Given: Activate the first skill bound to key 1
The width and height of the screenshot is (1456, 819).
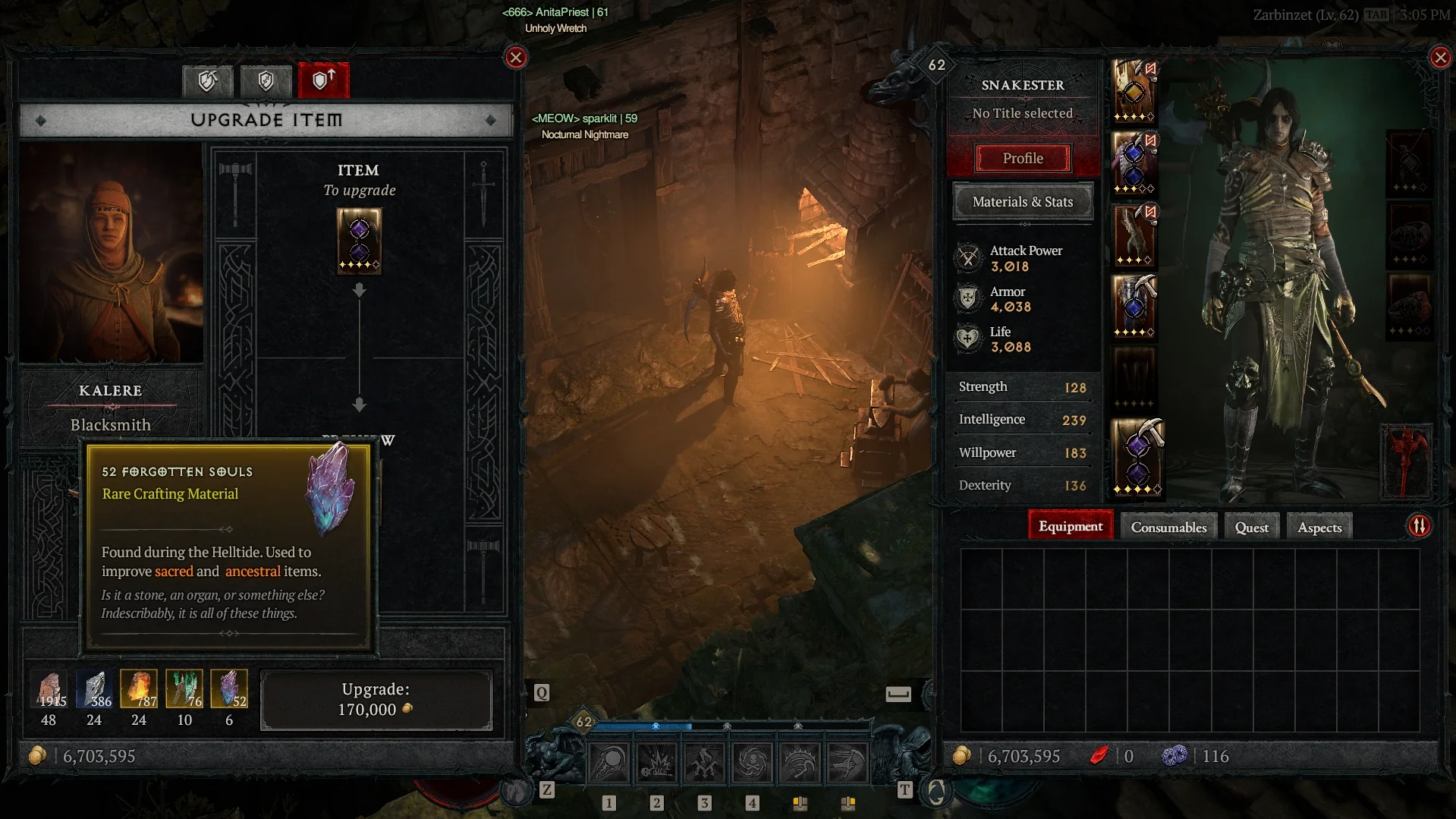Looking at the screenshot, I should pyautogui.click(x=609, y=763).
